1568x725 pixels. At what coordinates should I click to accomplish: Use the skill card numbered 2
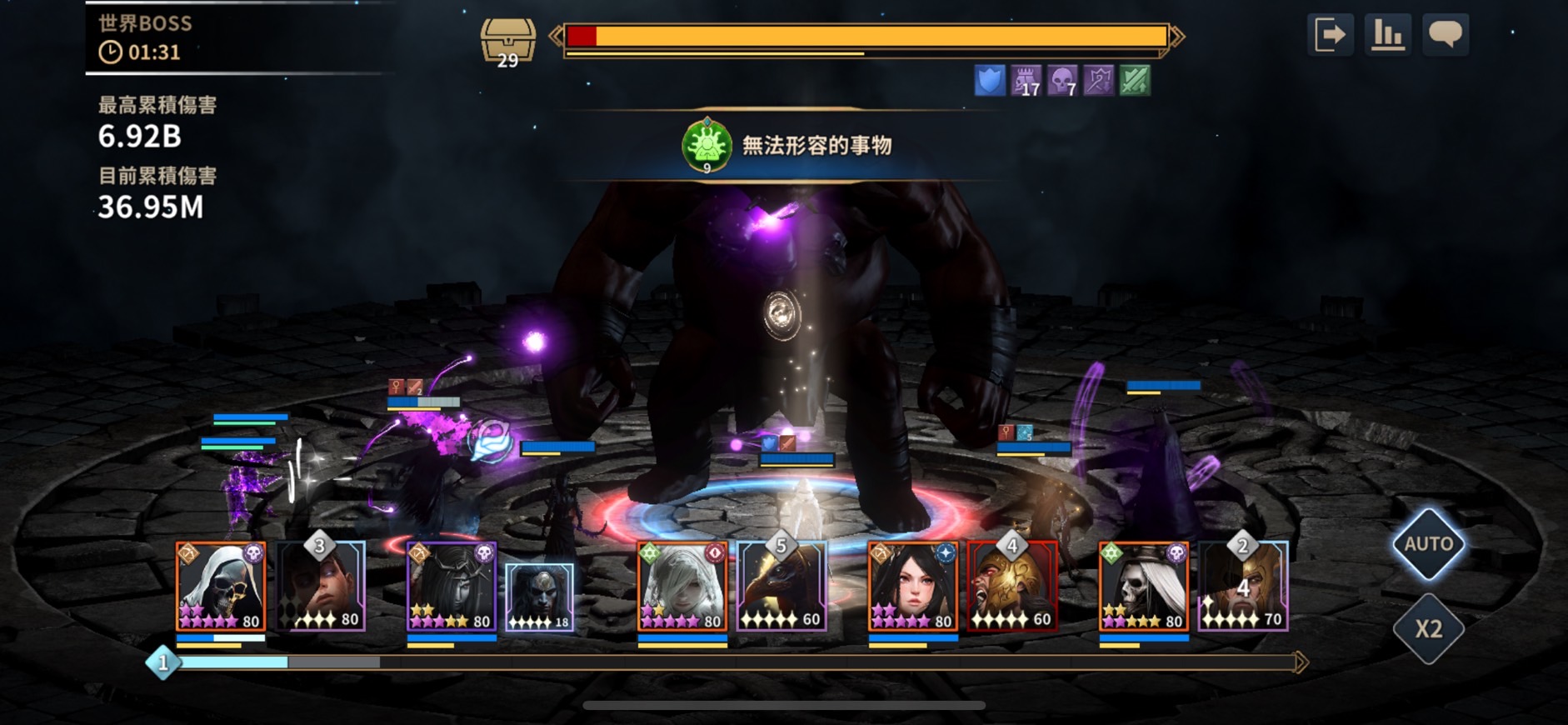point(1243,587)
